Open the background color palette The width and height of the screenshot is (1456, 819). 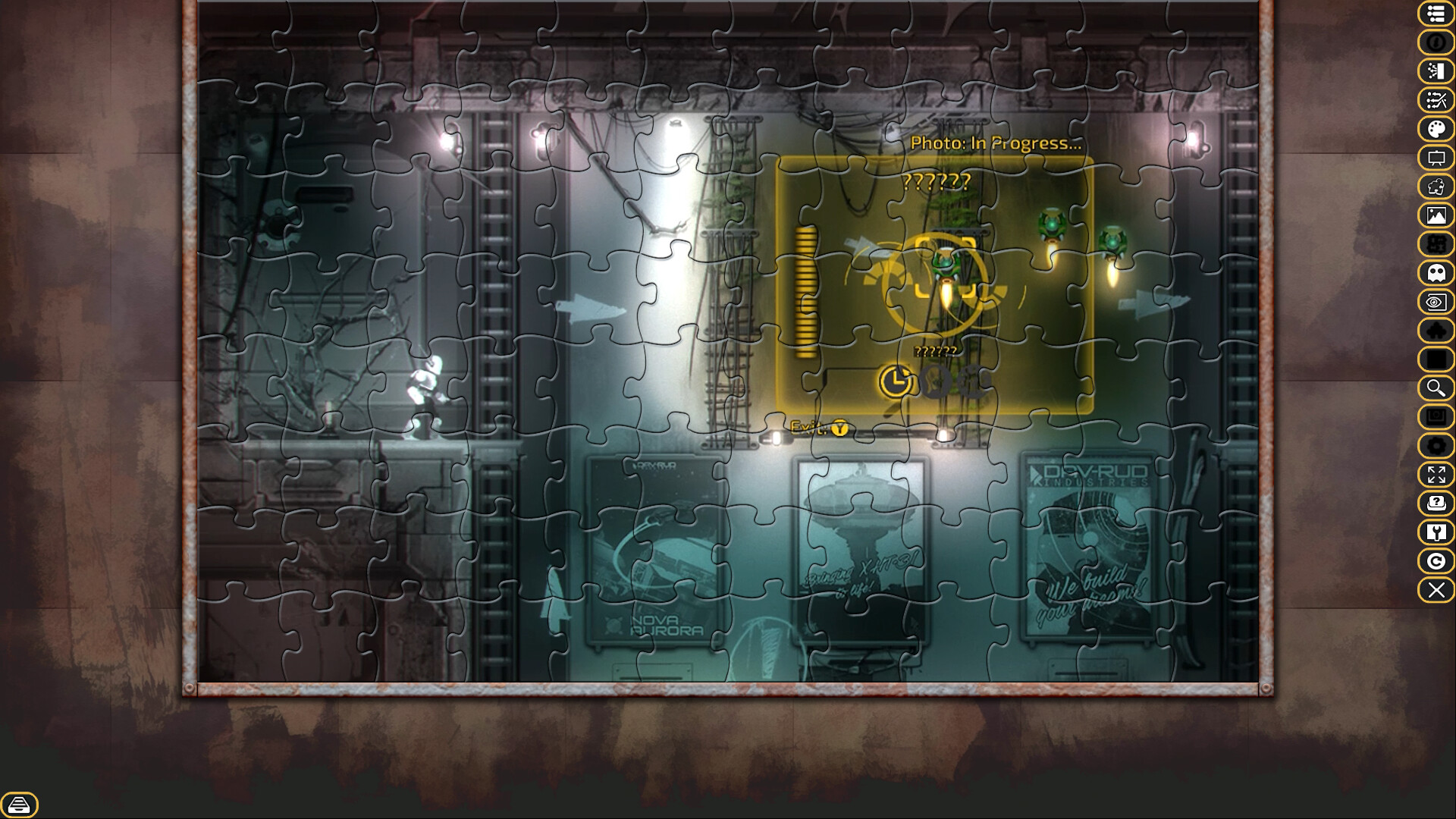pos(1436,127)
